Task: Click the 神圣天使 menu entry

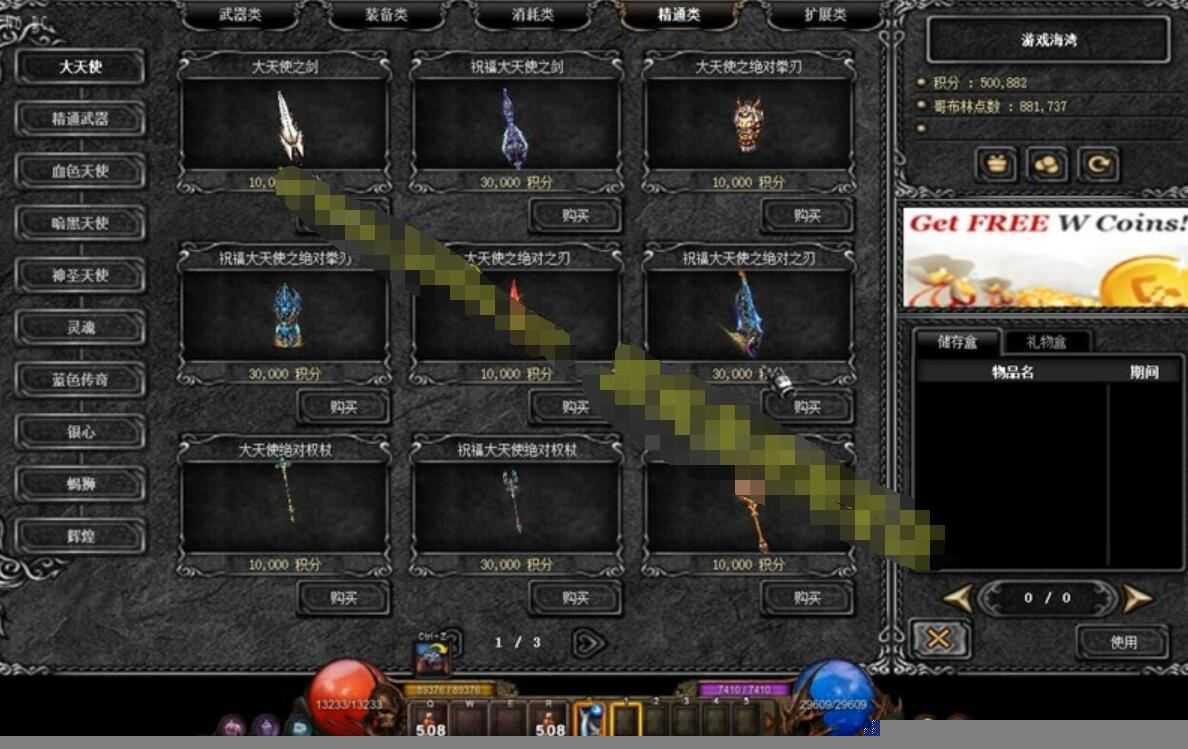Action: (x=80, y=275)
